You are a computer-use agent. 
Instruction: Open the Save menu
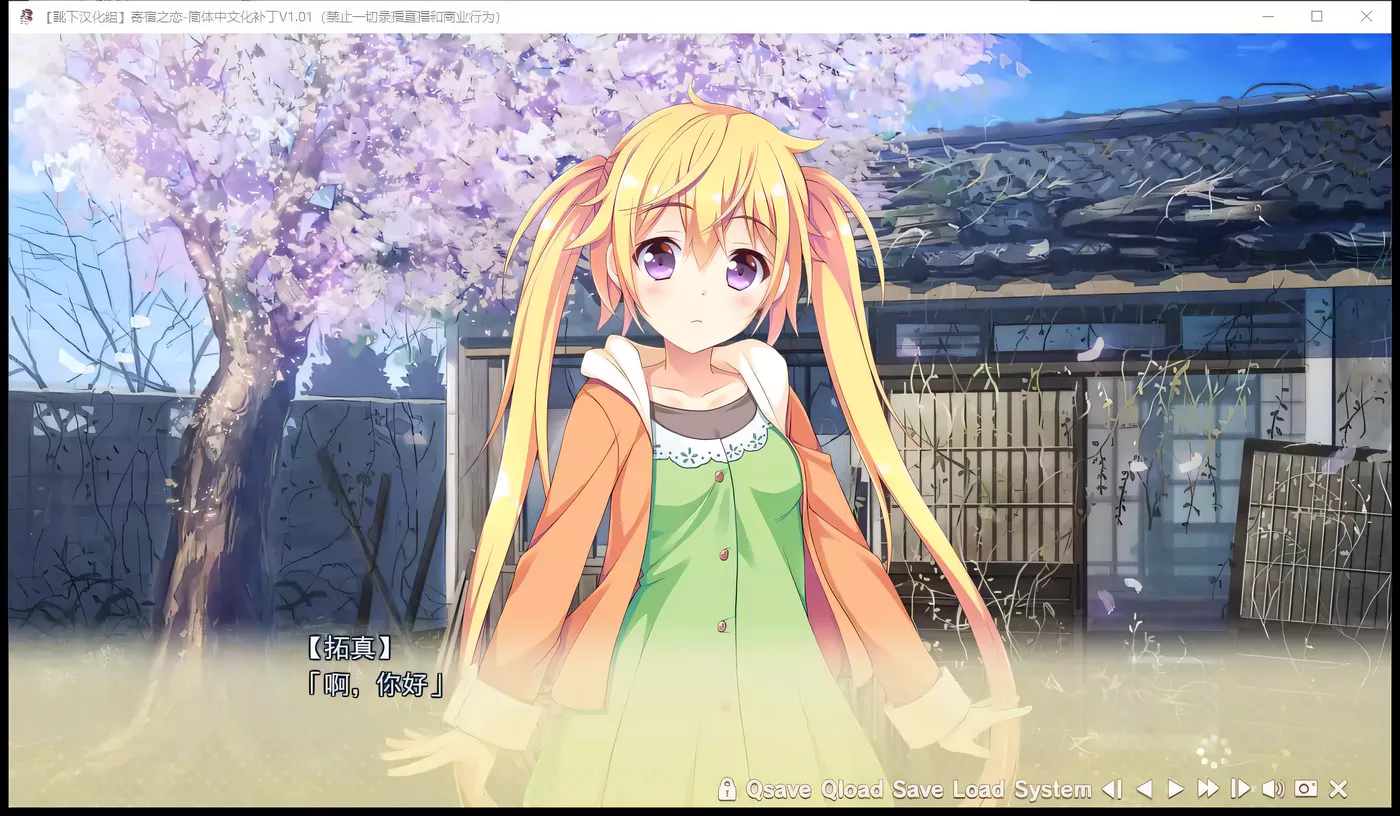pos(918,789)
